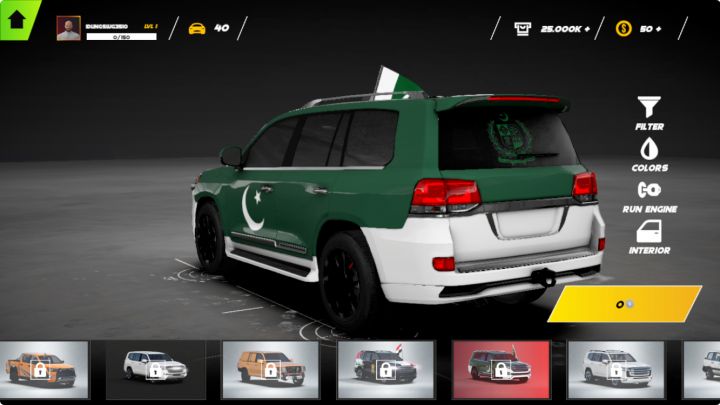Viewport: 720px width, 405px height.
Task: Return to the home screen
Action: 16,18
